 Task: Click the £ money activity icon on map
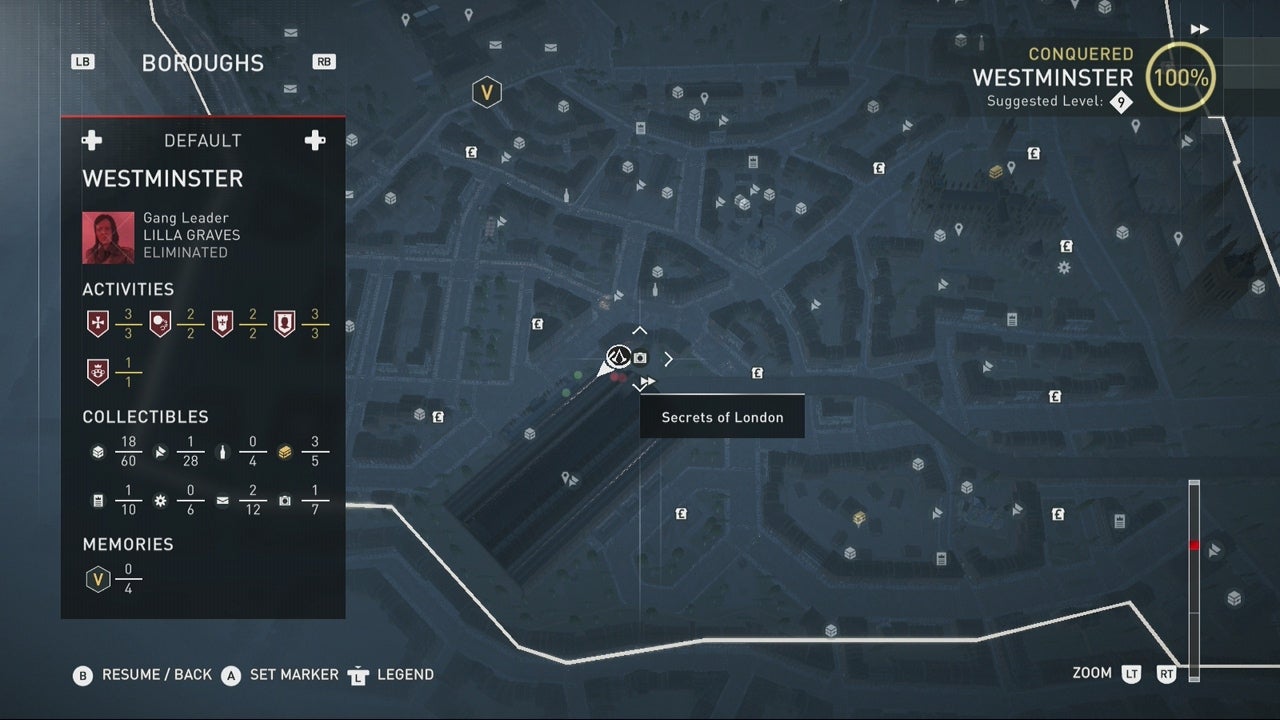click(x=537, y=324)
